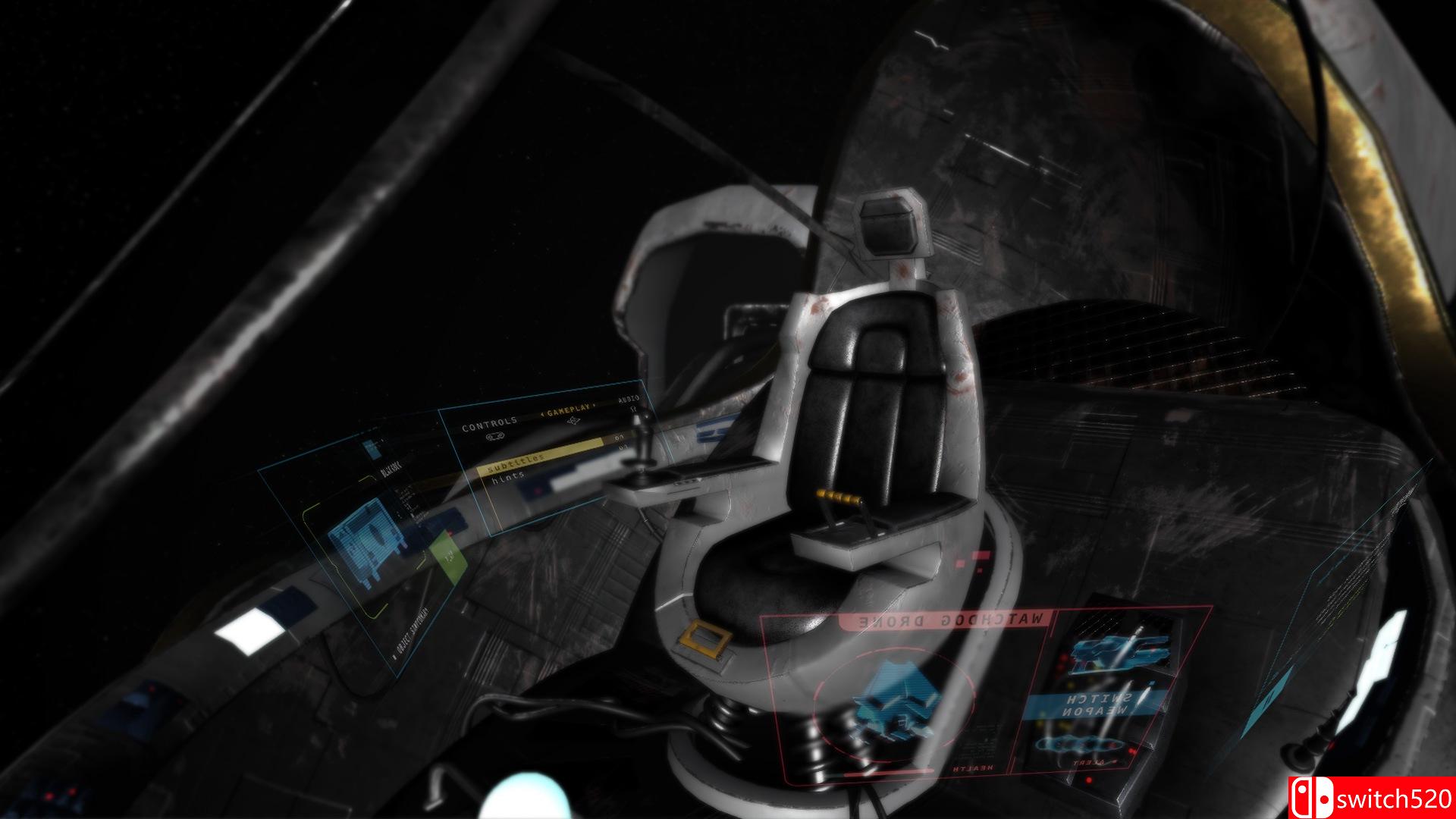Click the diamond arrows under GAMEPLAY heading
Screen dimensions: 1456x819
pos(573,419)
